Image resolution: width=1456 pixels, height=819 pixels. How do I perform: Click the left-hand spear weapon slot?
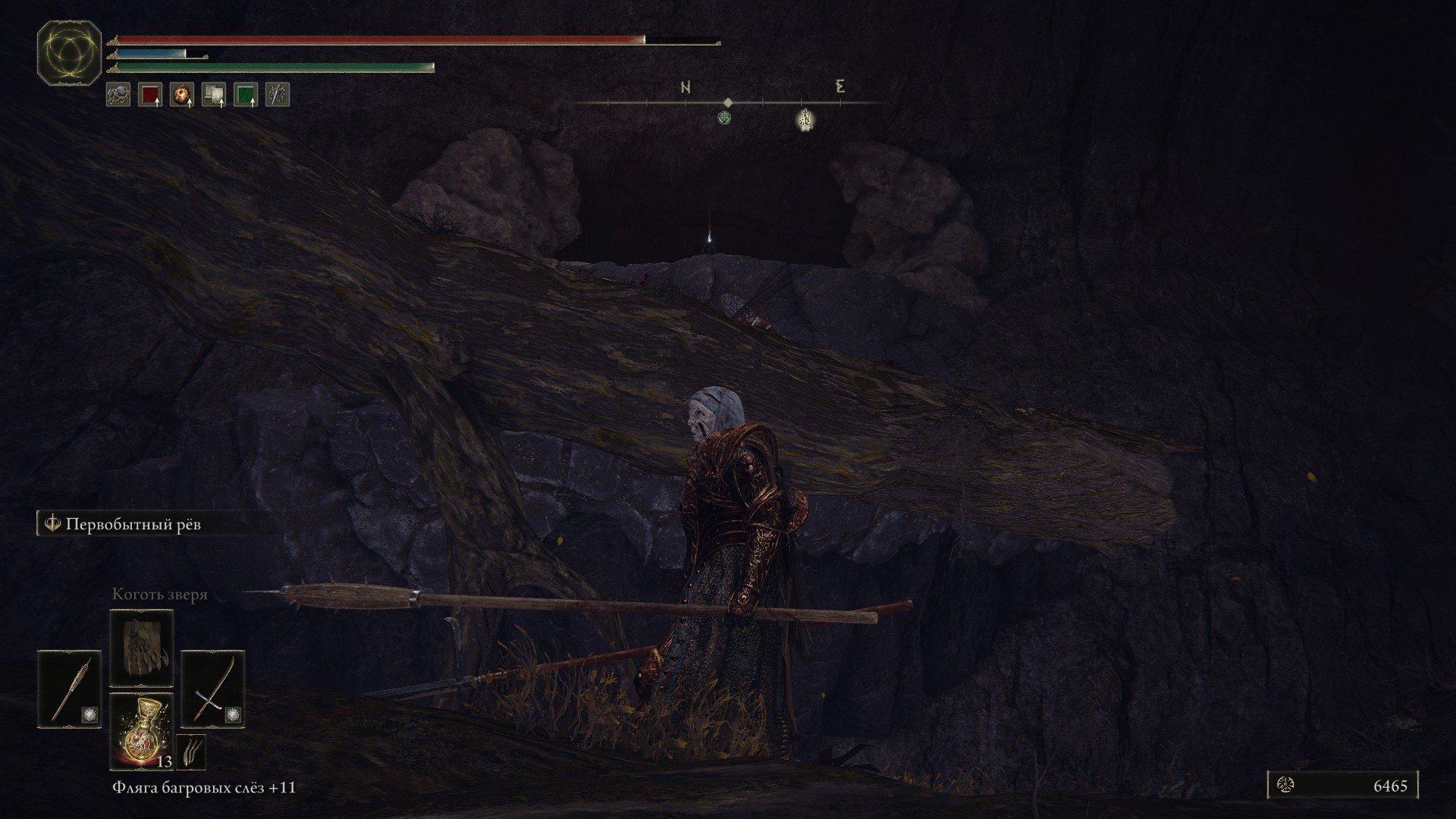point(70,689)
